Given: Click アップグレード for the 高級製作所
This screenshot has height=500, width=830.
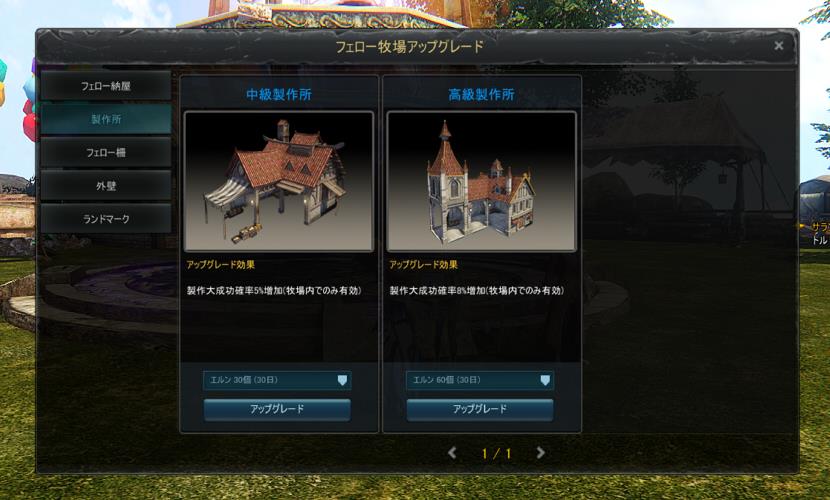Looking at the screenshot, I should (x=480, y=409).
